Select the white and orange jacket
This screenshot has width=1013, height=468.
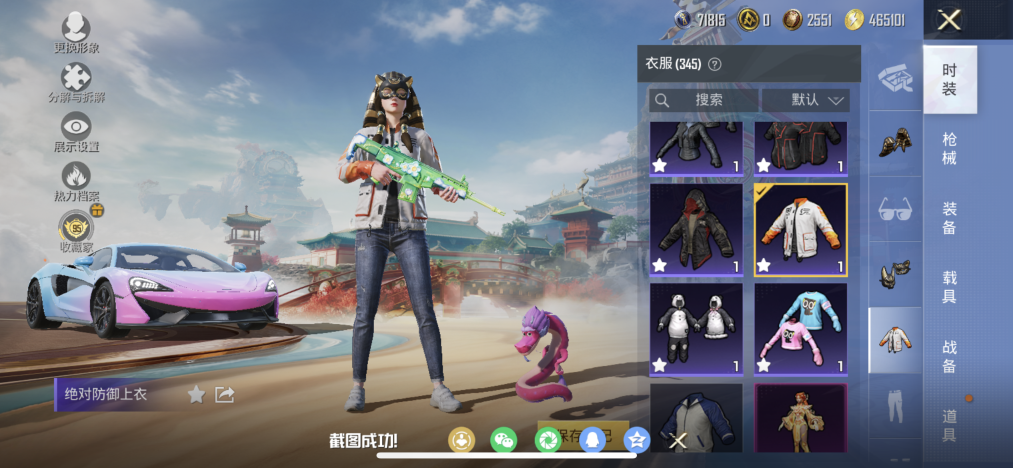click(x=800, y=229)
